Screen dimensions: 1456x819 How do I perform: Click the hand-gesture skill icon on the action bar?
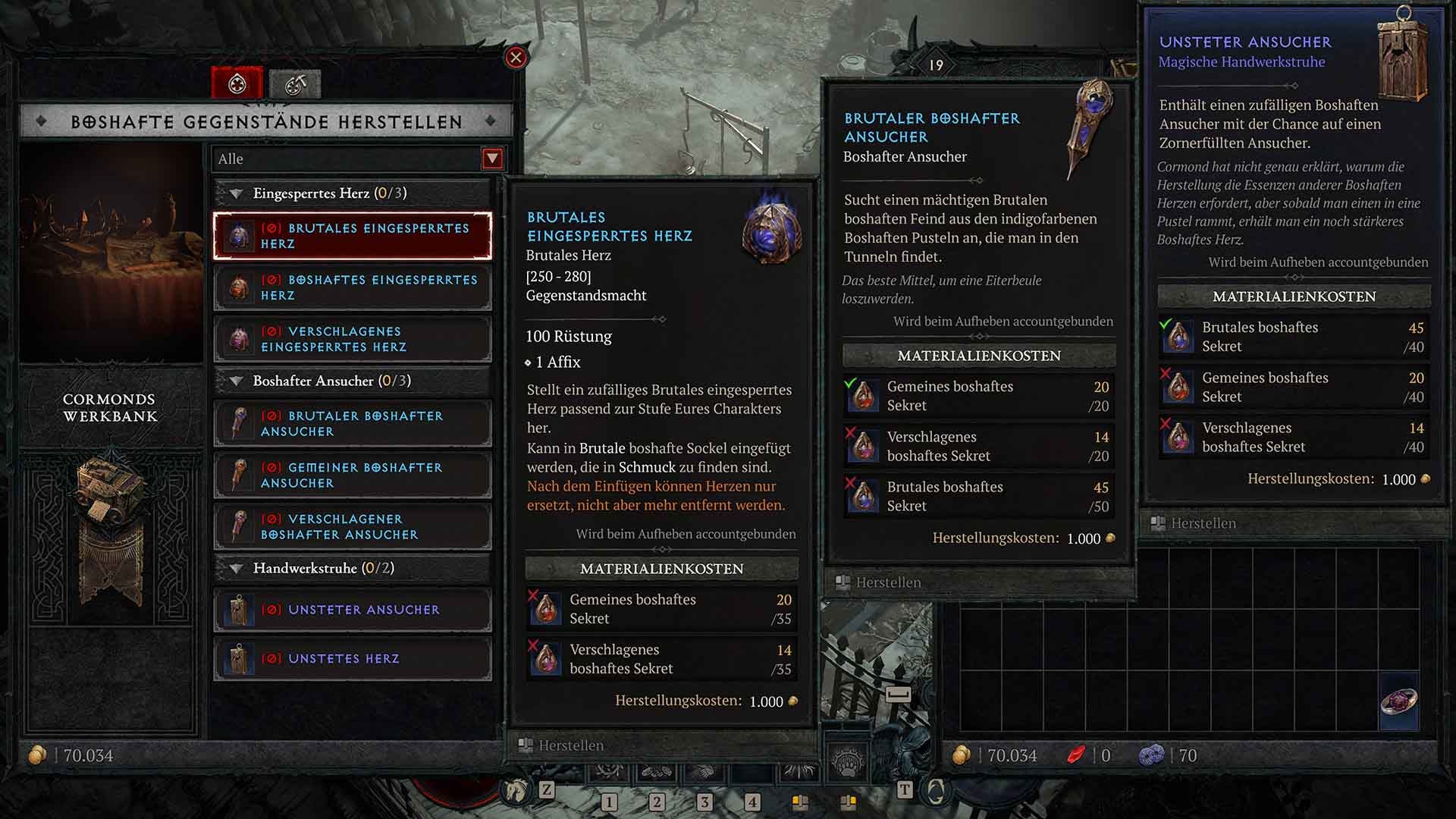click(704, 772)
